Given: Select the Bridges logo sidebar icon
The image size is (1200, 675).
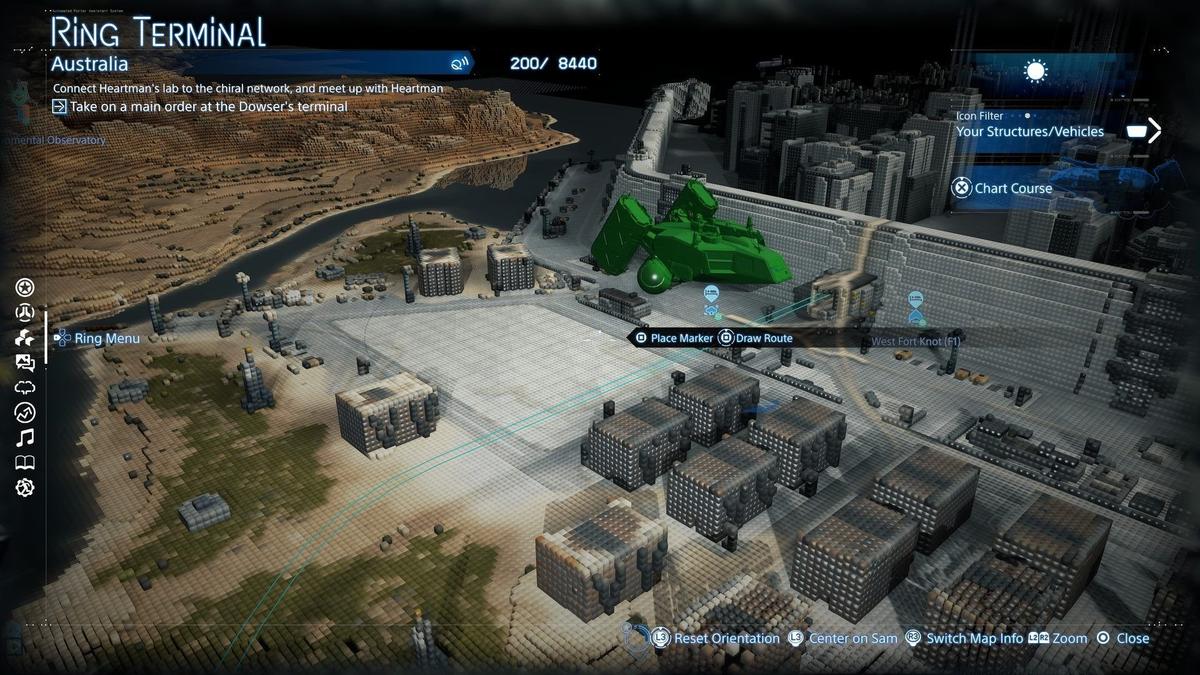Looking at the screenshot, I should 25,313.
